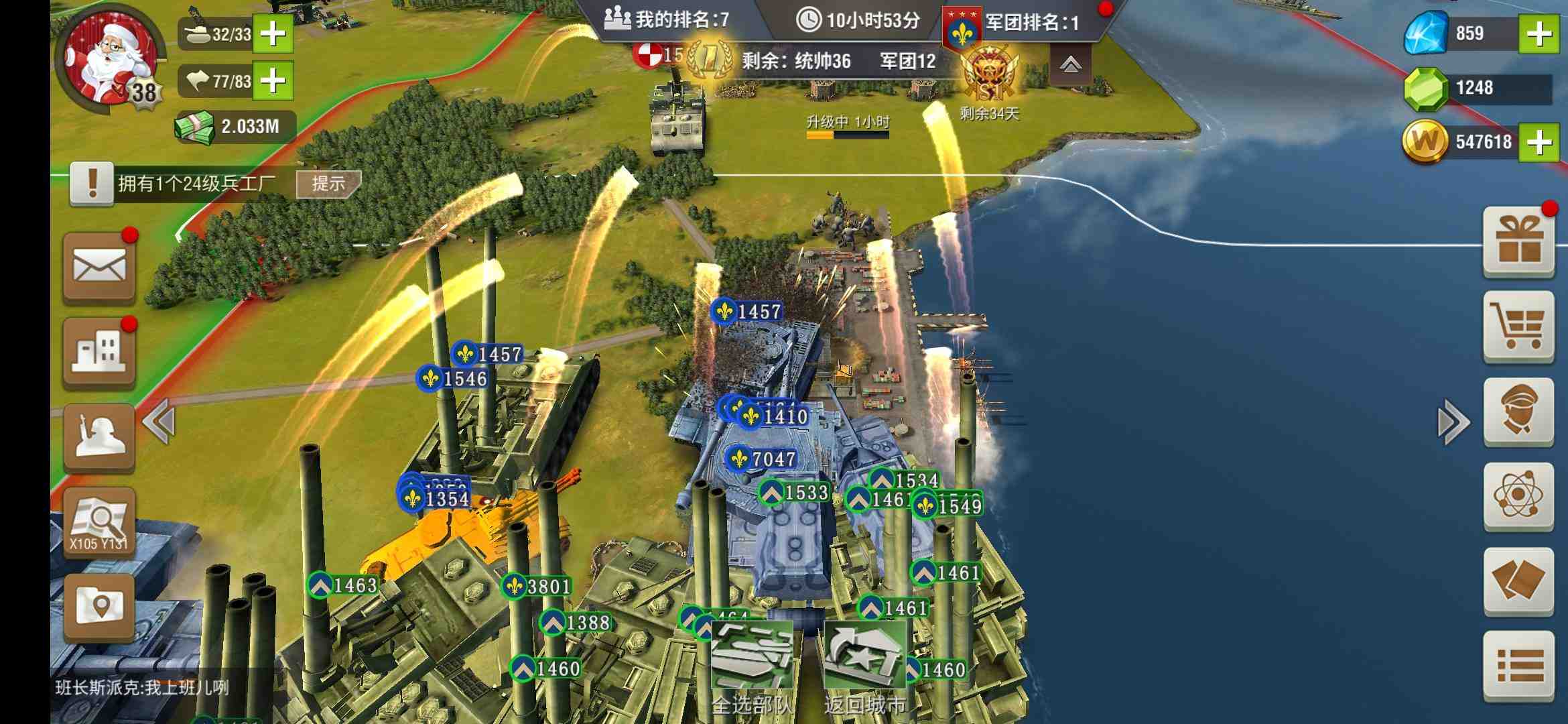Open the cards menu
The width and height of the screenshot is (1568, 724).
click(1518, 581)
